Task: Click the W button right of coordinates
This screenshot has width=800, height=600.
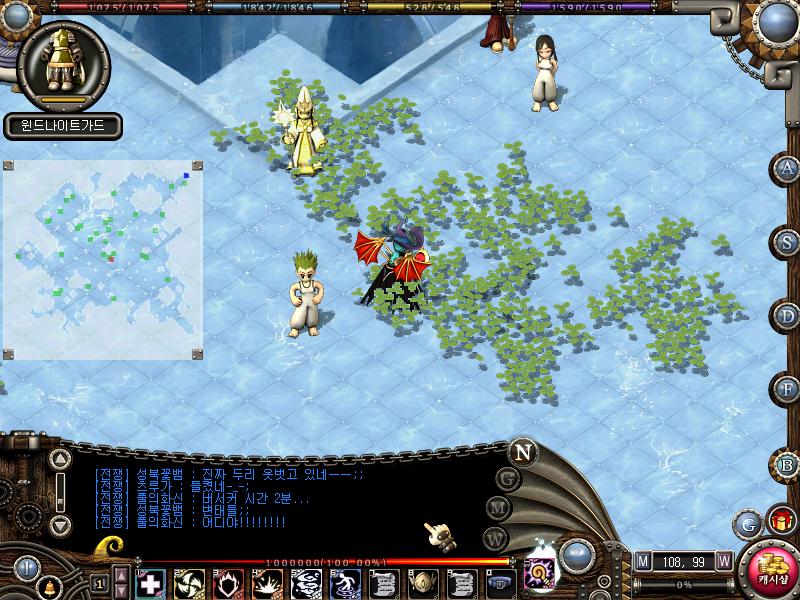Action: click(x=723, y=561)
